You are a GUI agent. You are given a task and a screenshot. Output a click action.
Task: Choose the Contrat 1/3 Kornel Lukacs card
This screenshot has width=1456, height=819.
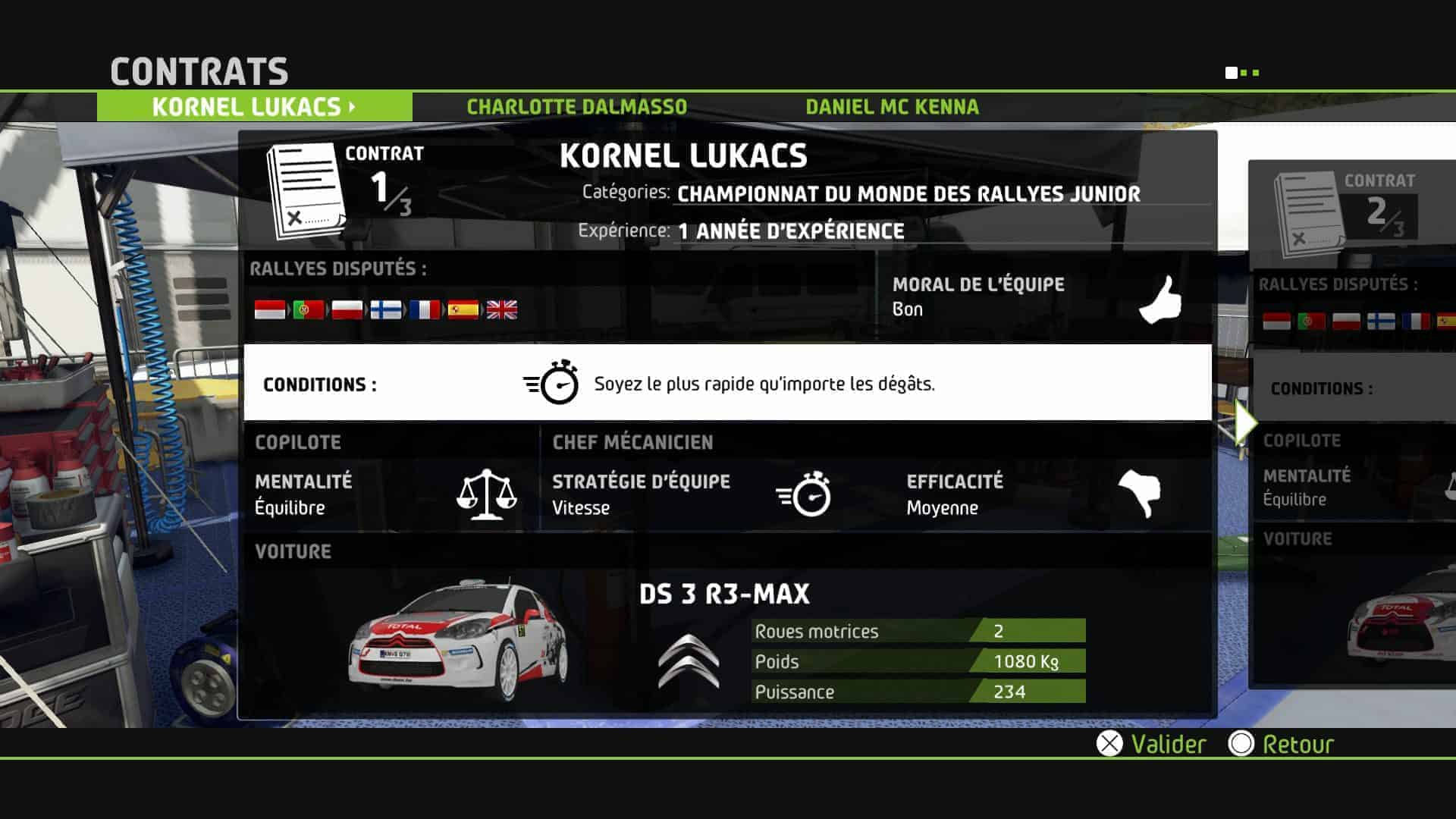tap(726, 425)
